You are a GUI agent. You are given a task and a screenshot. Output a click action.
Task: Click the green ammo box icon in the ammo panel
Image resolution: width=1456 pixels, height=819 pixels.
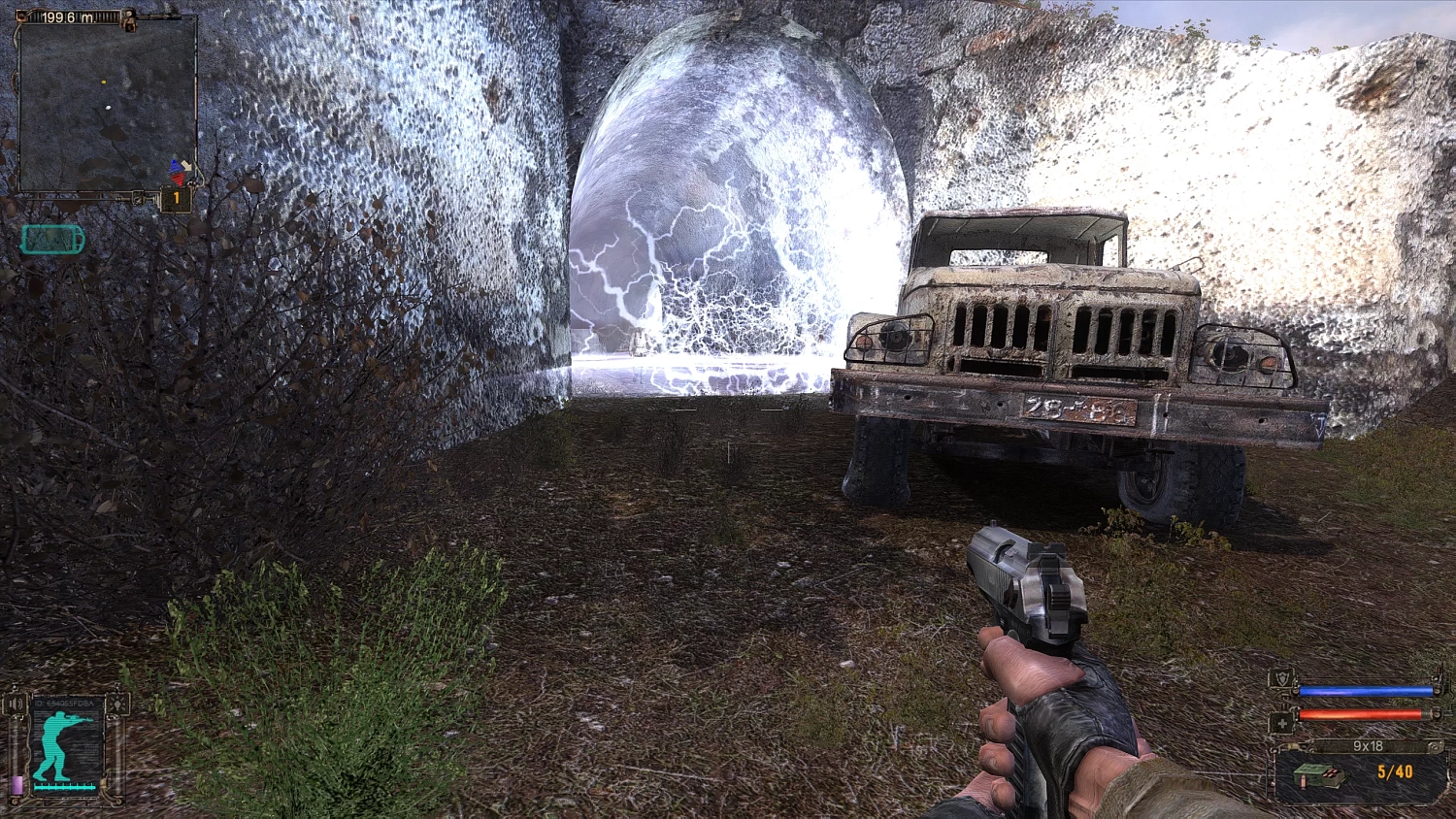(1319, 775)
